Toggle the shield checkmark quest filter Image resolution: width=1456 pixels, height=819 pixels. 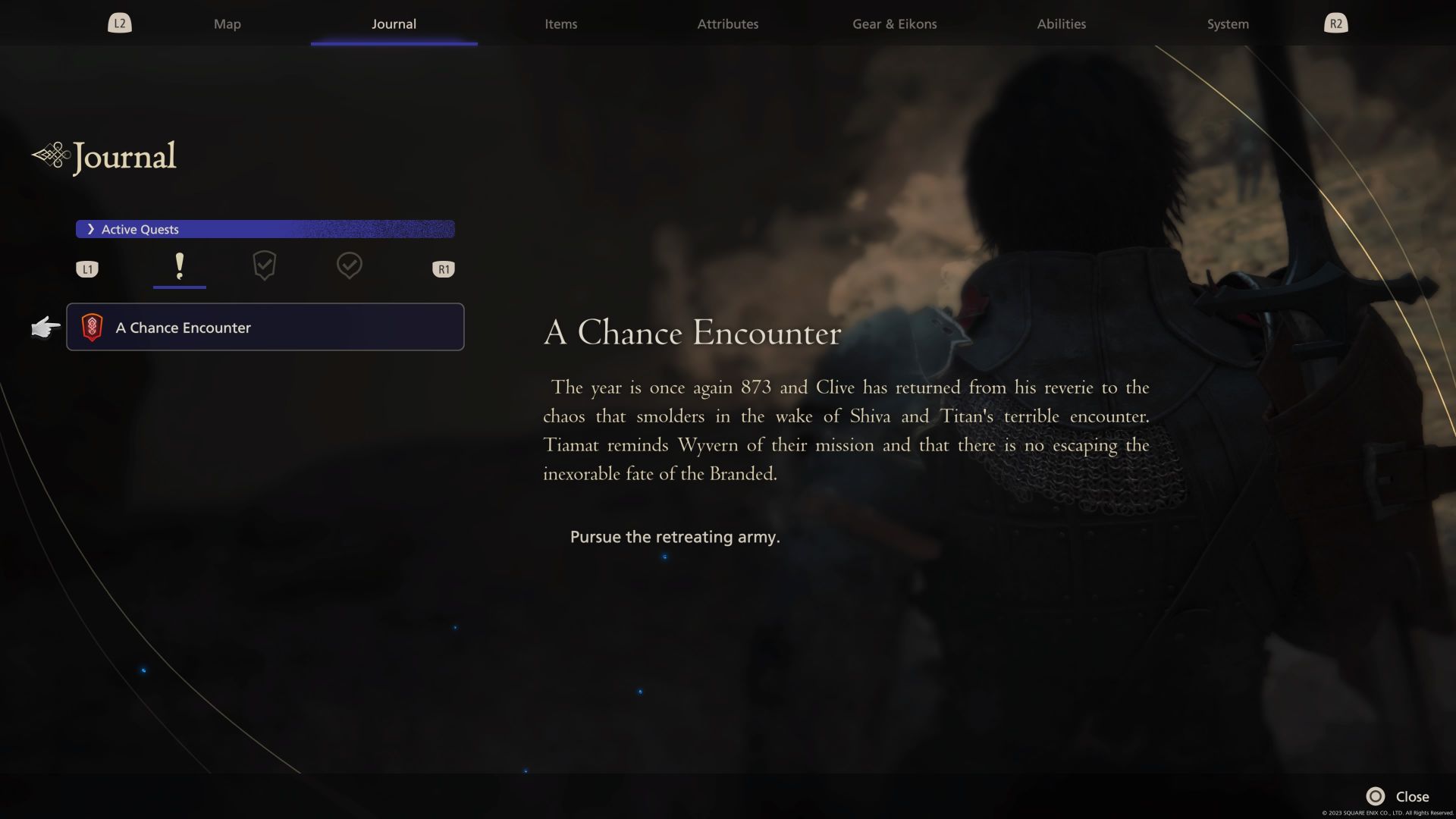[x=264, y=266]
